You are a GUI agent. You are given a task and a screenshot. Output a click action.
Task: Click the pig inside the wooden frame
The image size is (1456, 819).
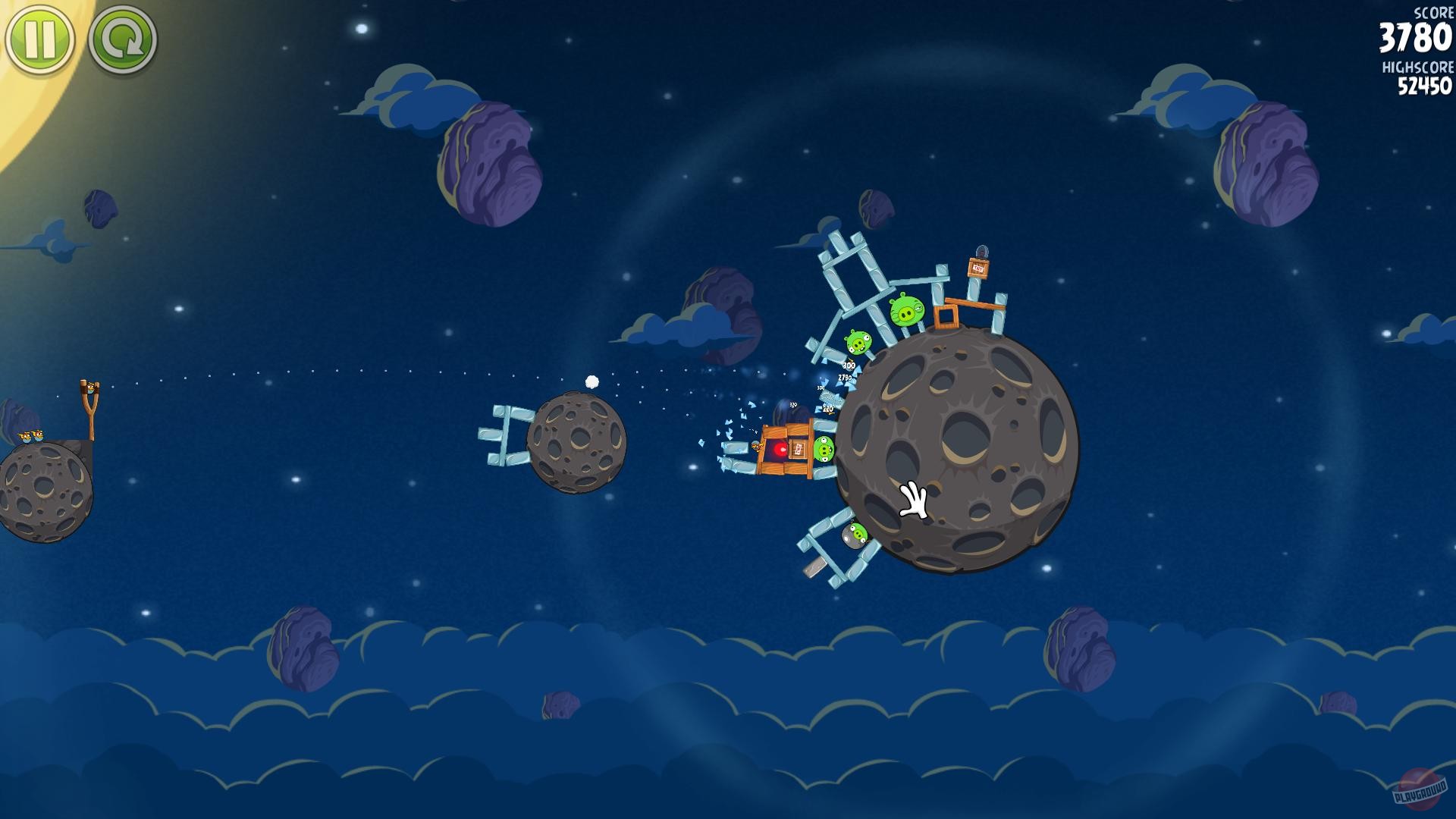coord(824,449)
